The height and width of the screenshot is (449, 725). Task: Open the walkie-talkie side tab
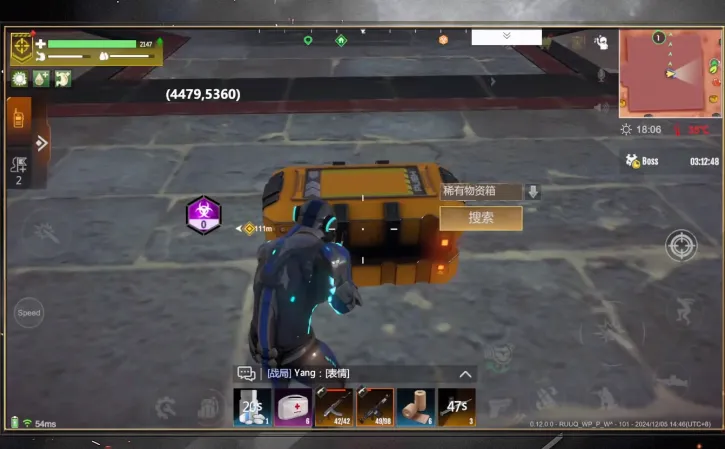[18, 119]
